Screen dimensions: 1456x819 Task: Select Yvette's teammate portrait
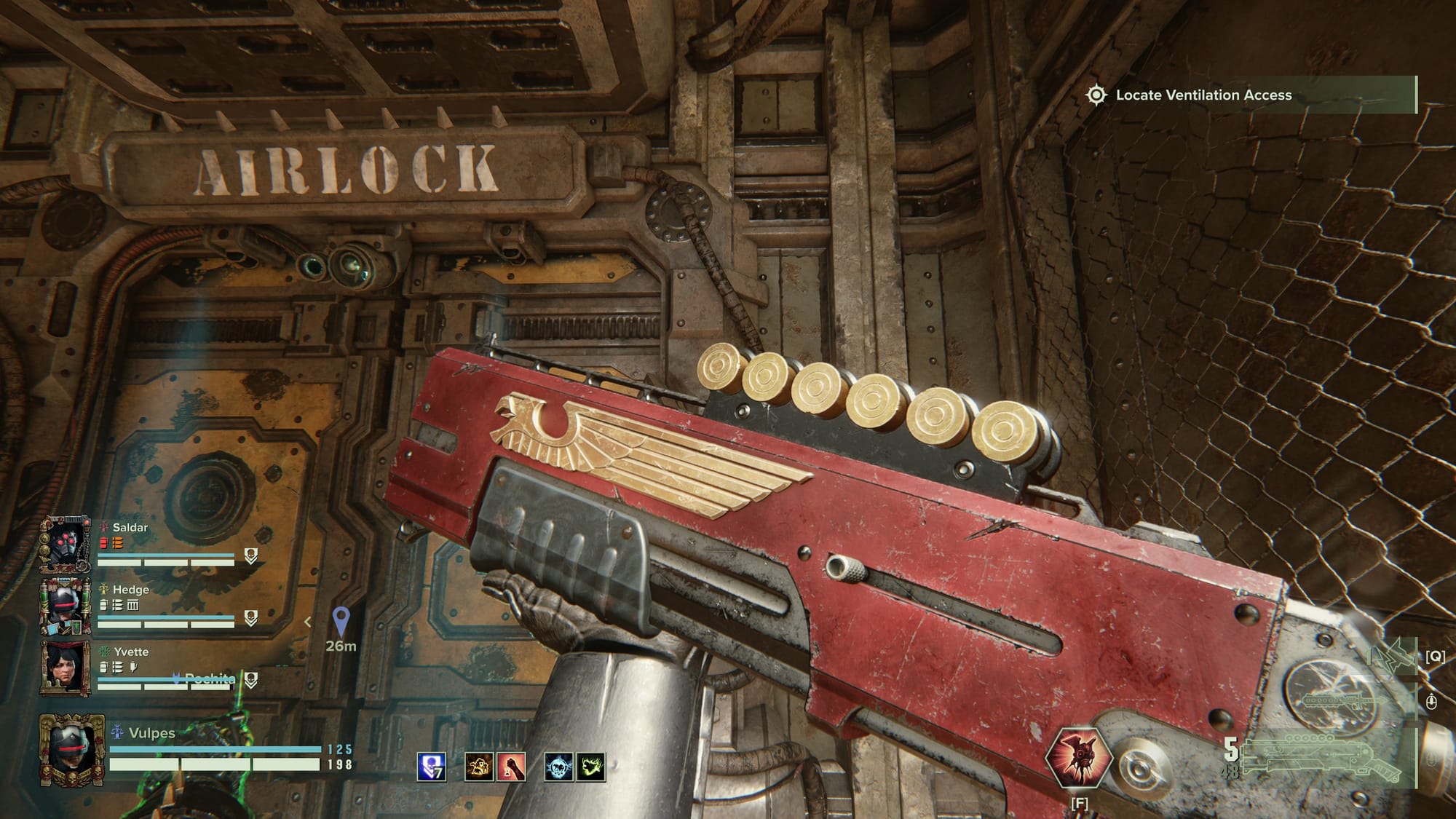click(66, 667)
